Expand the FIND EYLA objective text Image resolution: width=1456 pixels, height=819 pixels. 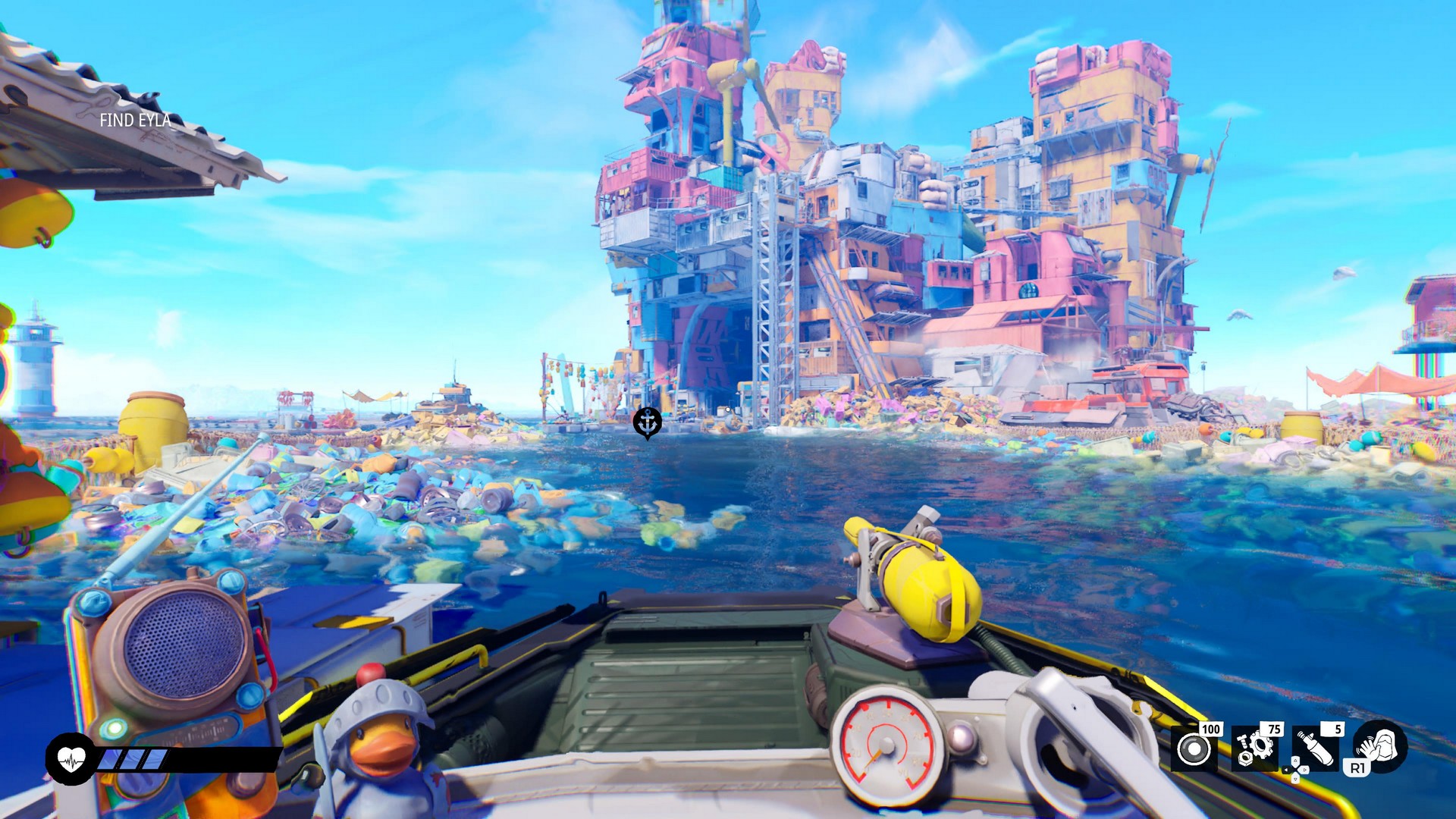[x=135, y=120]
